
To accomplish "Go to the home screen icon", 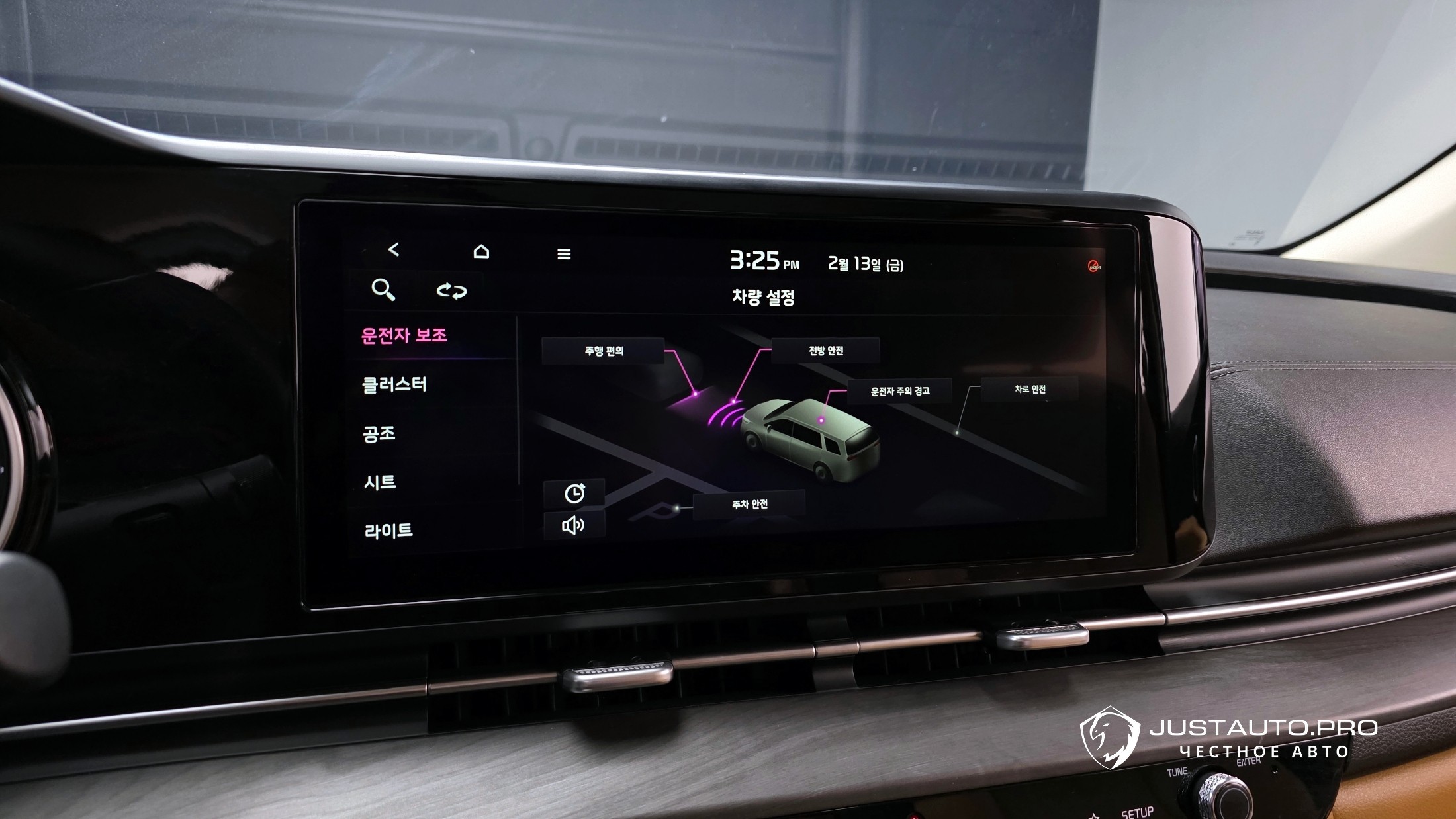I will (x=481, y=252).
